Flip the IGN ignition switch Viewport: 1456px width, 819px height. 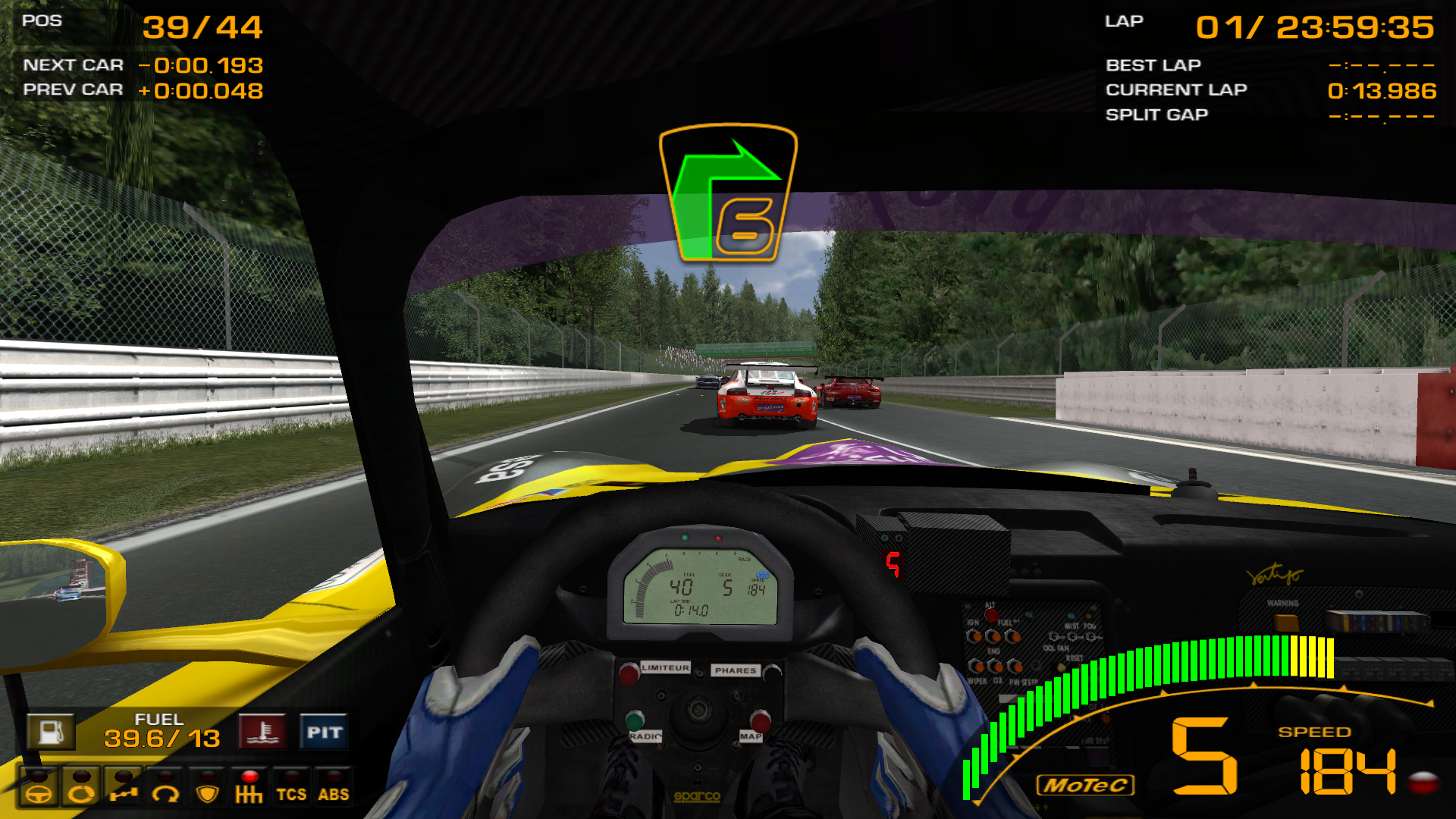pyautogui.click(x=975, y=636)
